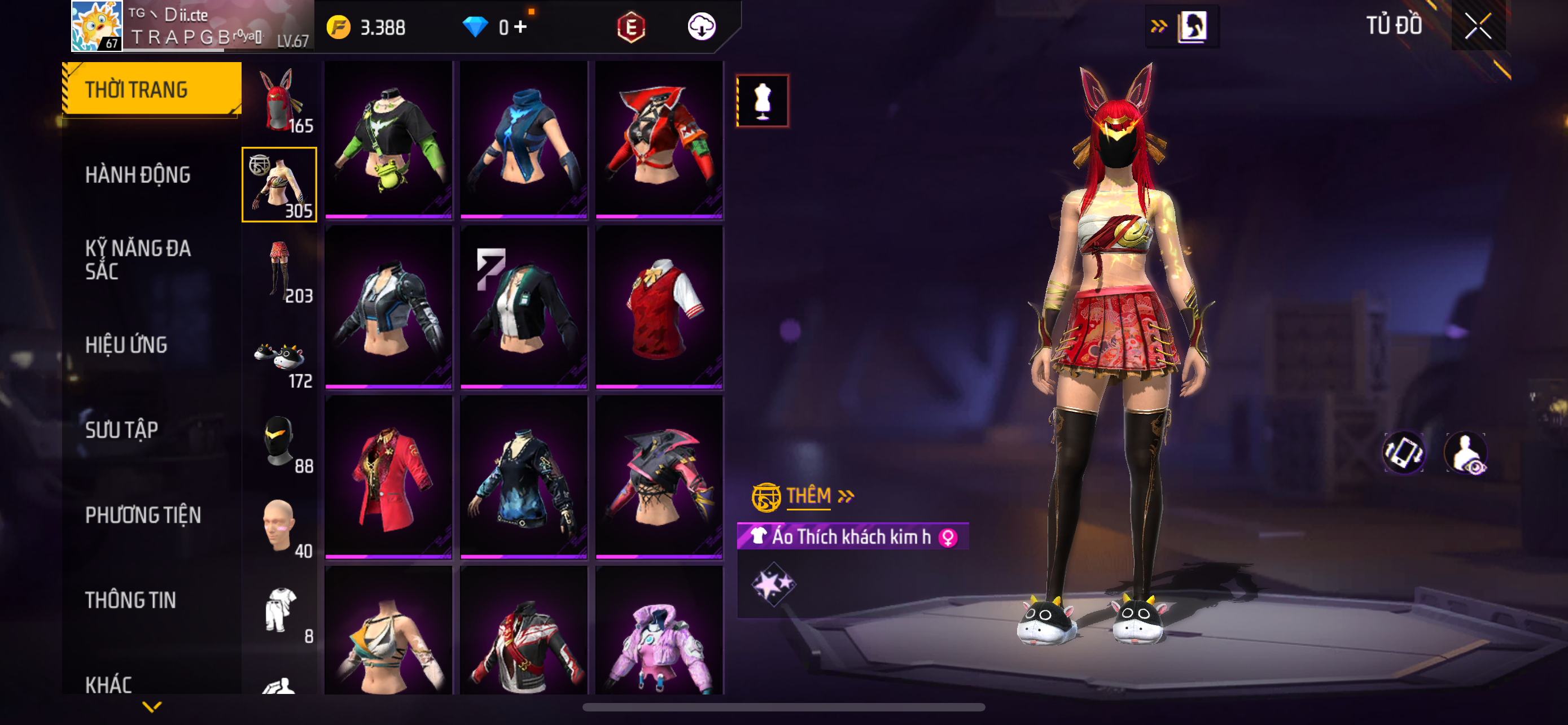The image size is (1568, 725).
Task: Choose the red blazer jacket
Action: tap(388, 476)
